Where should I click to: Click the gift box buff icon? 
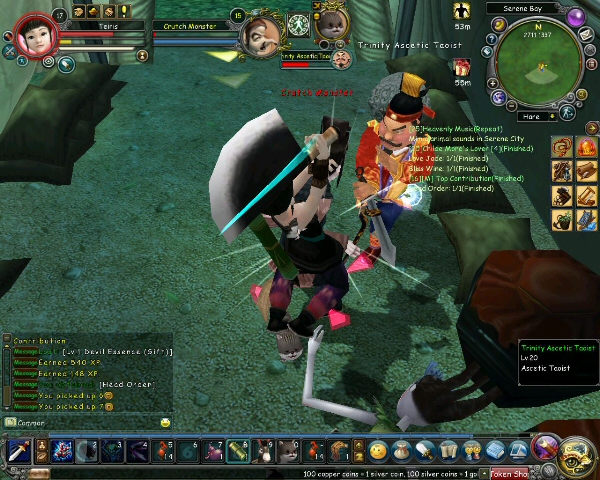pos(462,67)
